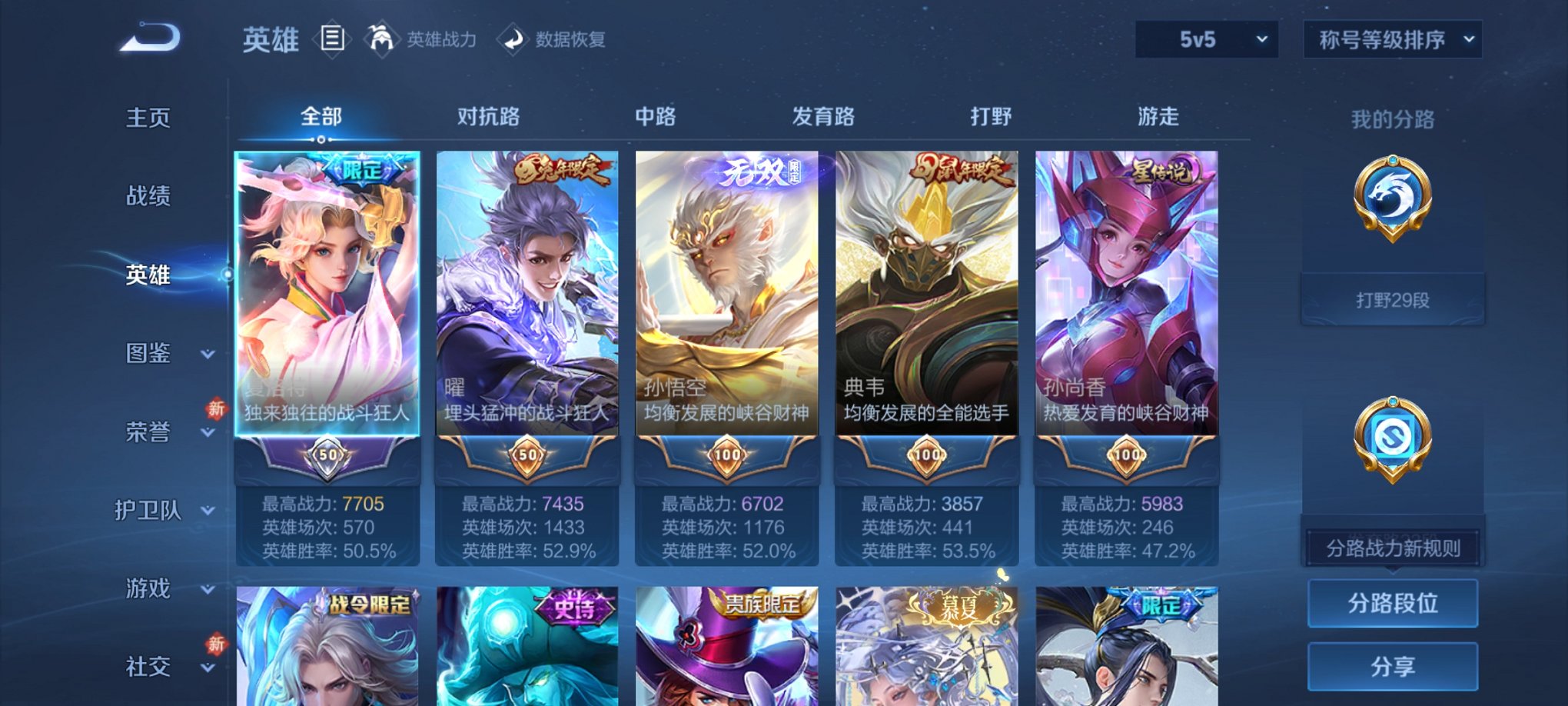Open the hero list icon beside 英雄 title
The image size is (1568, 706).
[332, 38]
